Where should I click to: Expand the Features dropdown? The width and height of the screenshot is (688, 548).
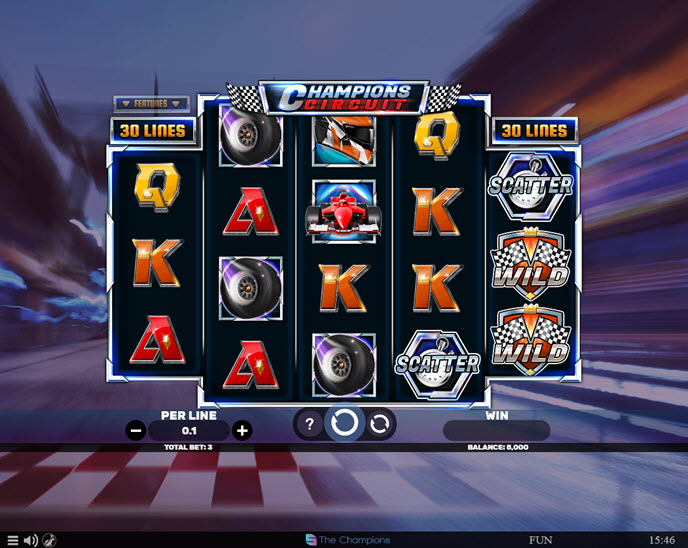point(151,103)
